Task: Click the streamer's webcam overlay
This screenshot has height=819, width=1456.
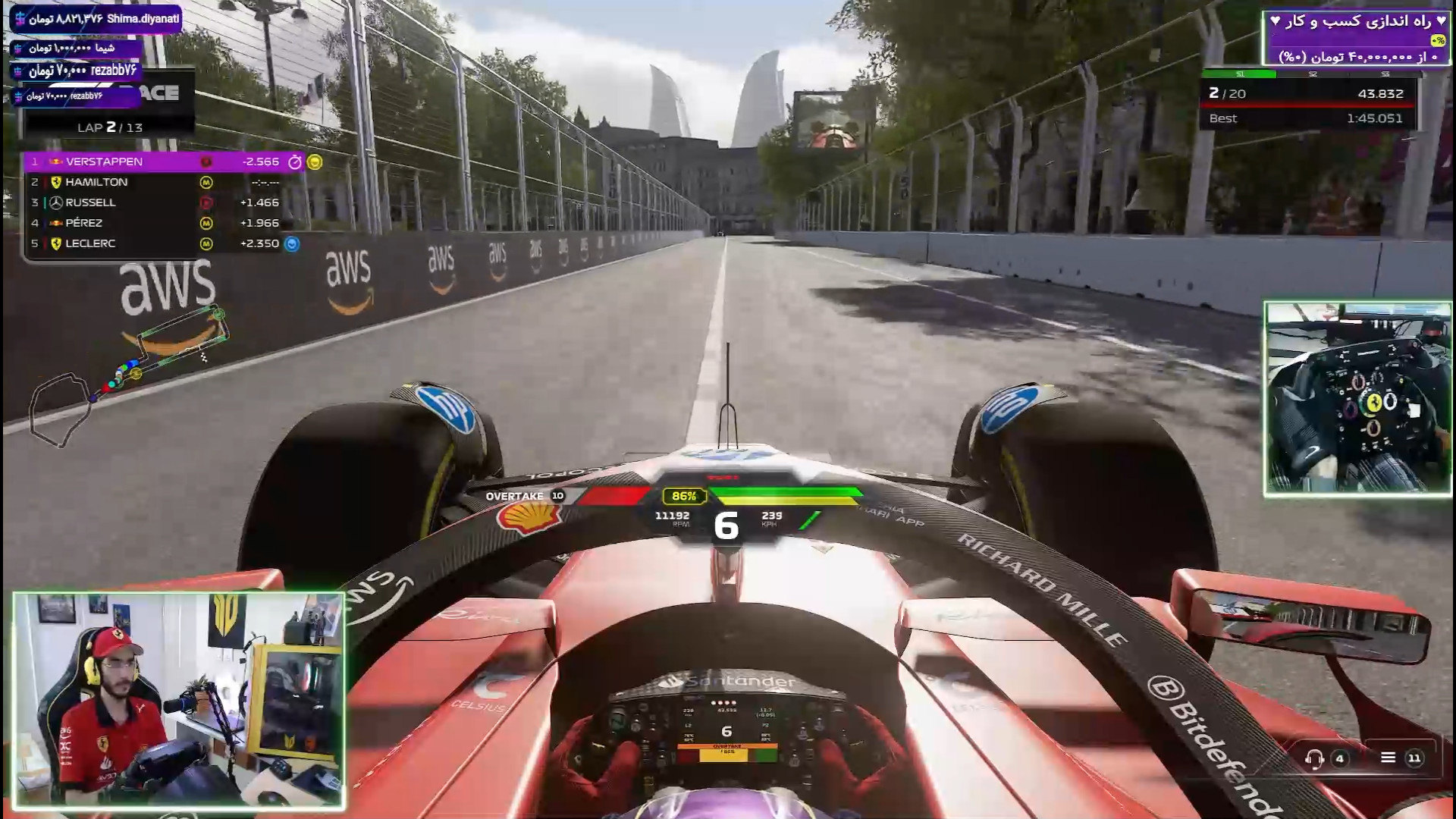Action: pyautogui.click(x=179, y=701)
